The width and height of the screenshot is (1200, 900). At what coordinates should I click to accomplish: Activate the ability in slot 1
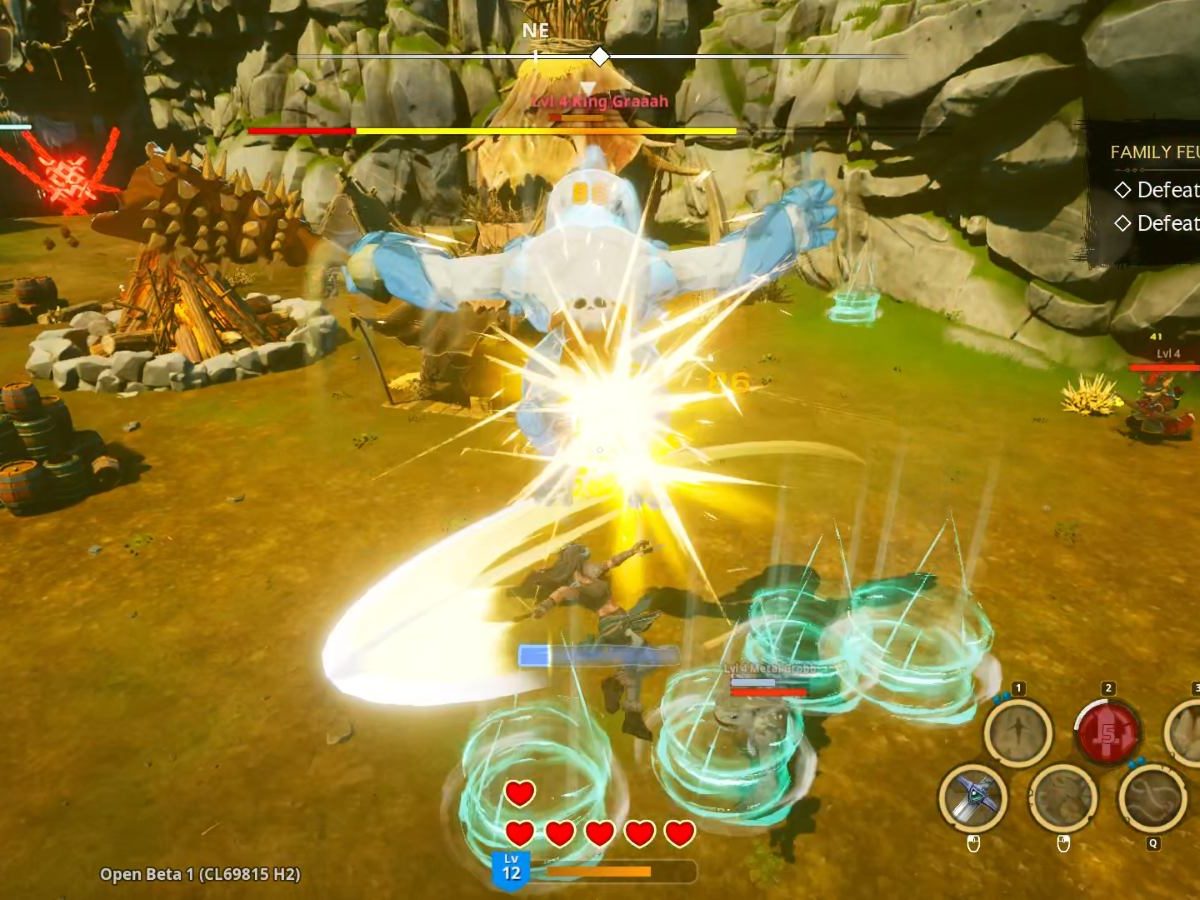pos(1018,733)
